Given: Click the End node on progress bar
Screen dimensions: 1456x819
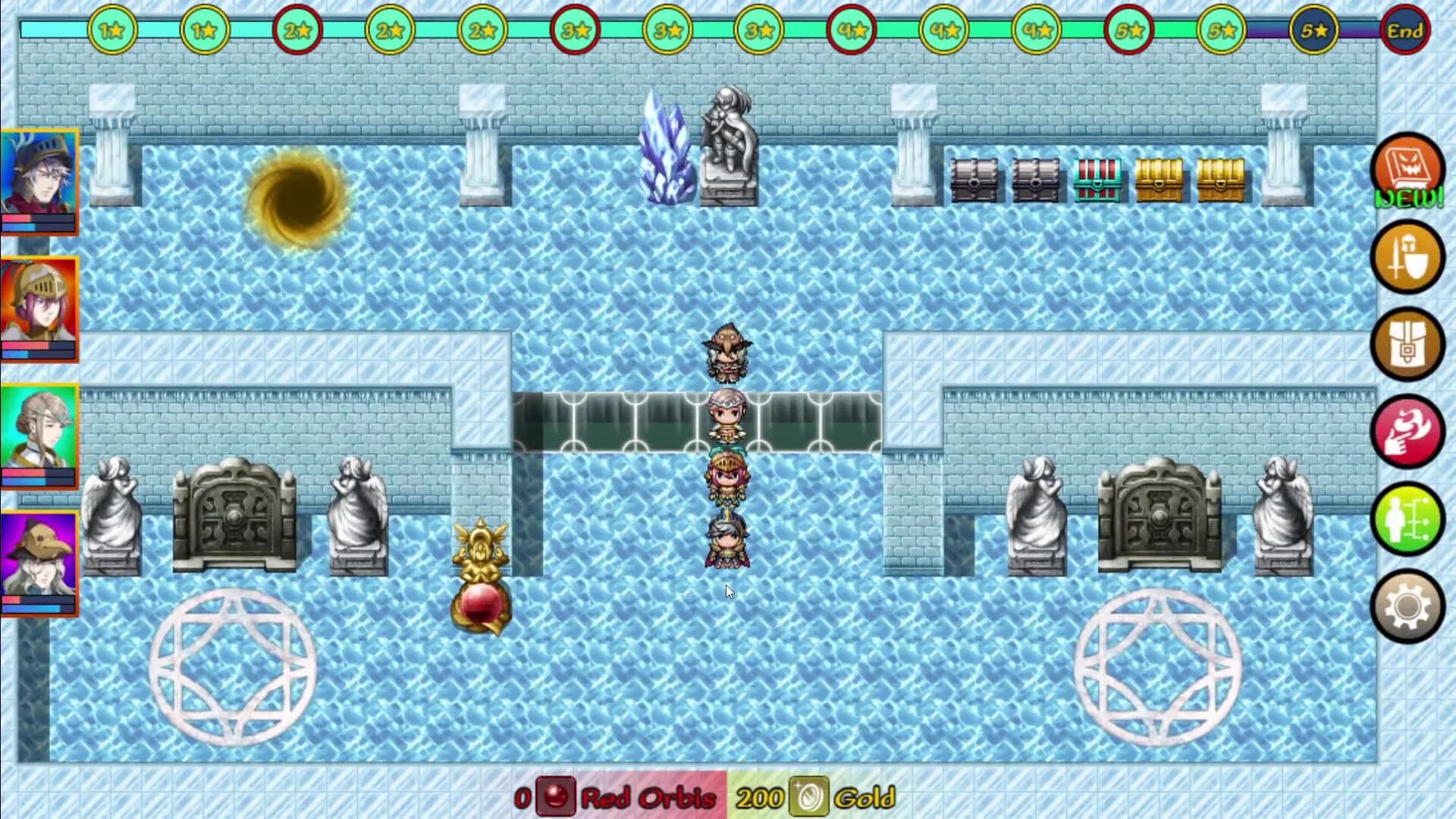Looking at the screenshot, I should [1405, 31].
